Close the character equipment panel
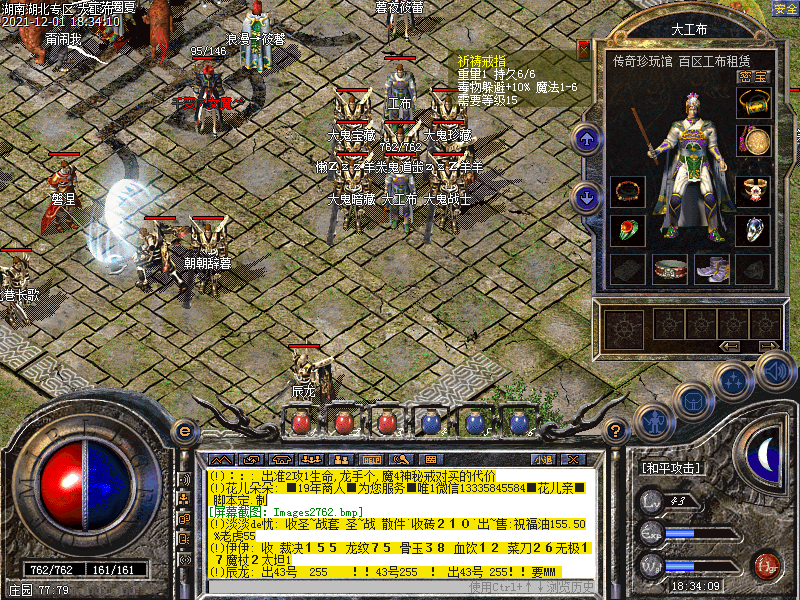The height and width of the screenshot is (600, 800). point(583,48)
